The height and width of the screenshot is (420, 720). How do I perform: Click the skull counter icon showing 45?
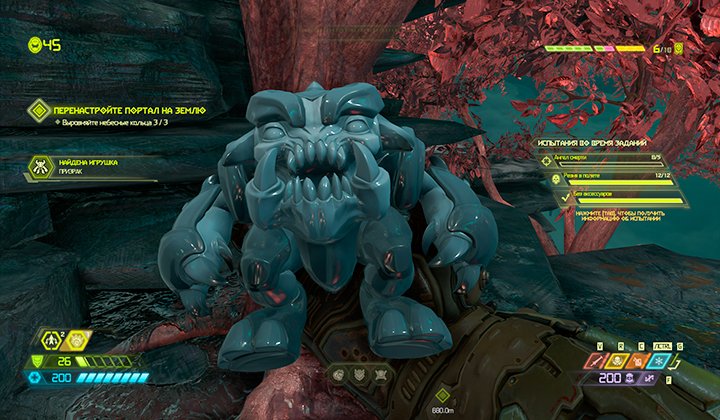36,44
